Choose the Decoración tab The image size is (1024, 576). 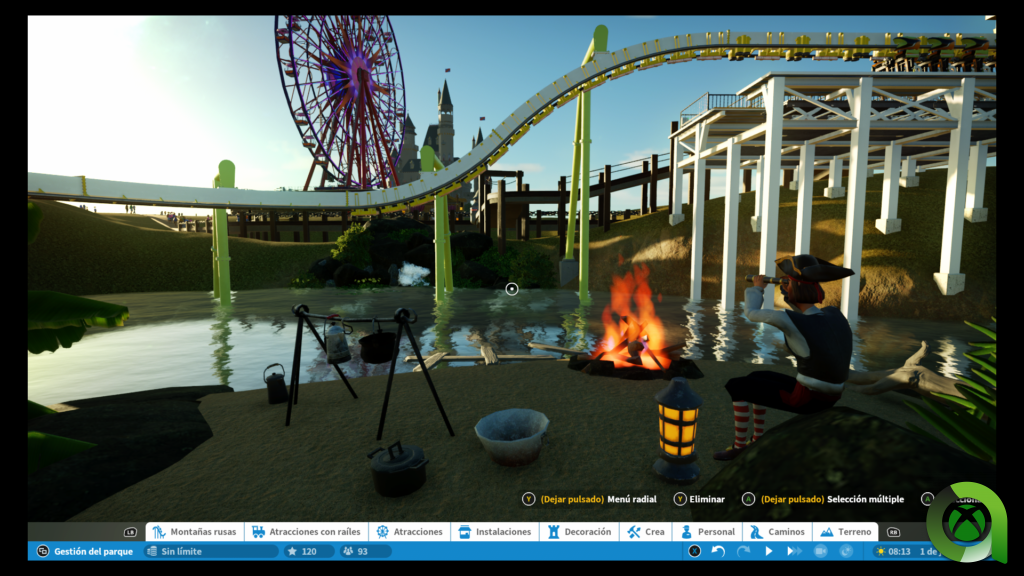coord(579,532)
